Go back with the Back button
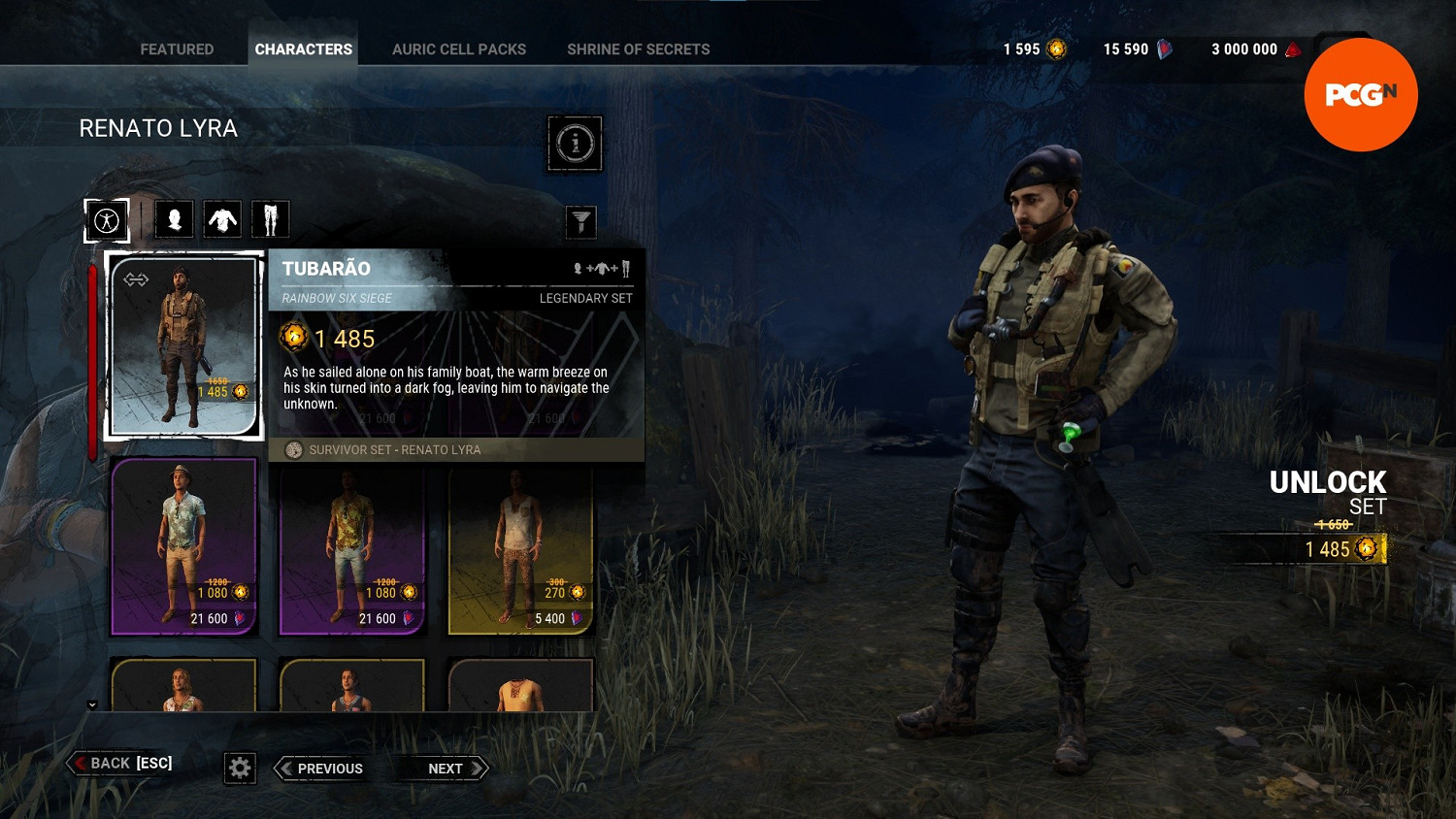This screenshot has height=819, width=1456. [x=122, y=764]
